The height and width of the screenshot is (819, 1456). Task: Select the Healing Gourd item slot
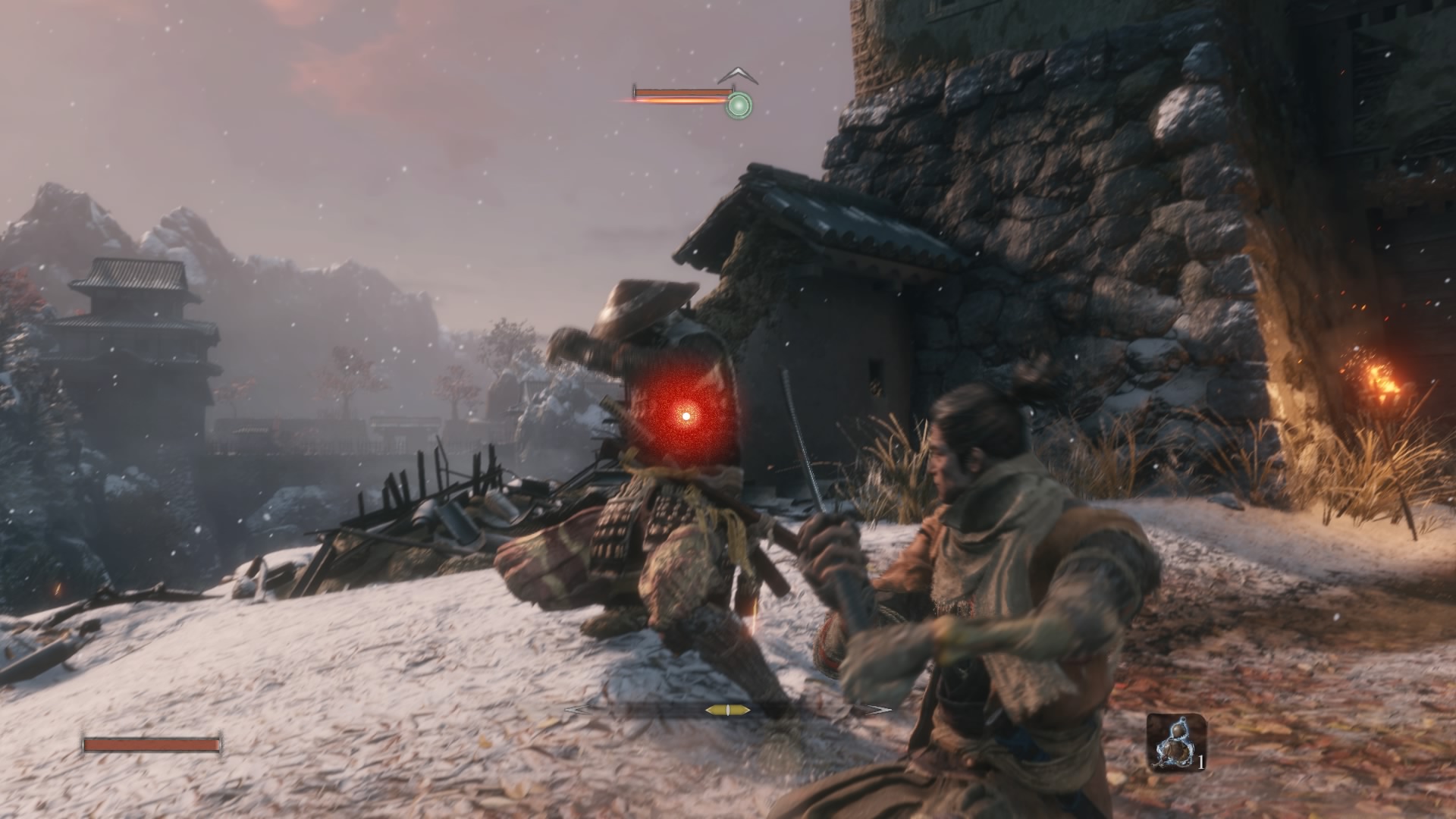coord(1175,742)
